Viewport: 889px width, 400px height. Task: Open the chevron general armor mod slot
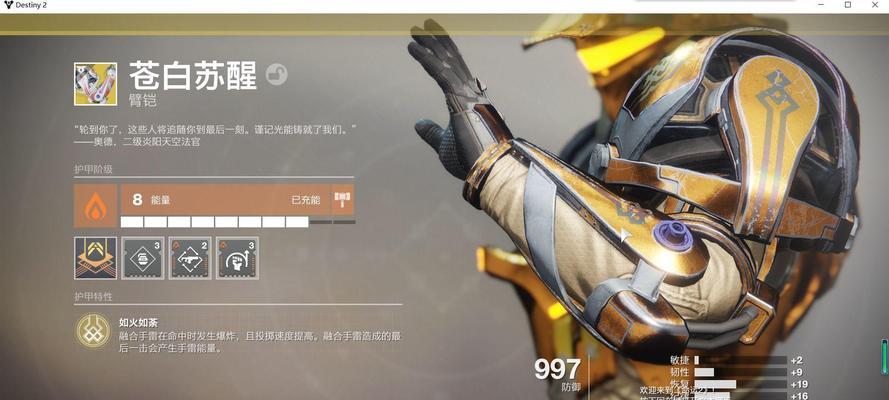pos(95,257)
